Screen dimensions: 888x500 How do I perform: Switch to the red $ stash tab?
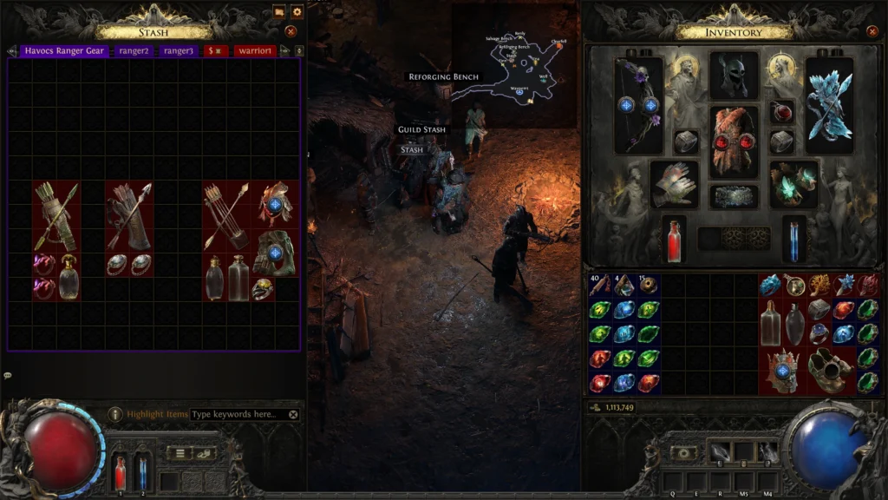pos(216,50)
